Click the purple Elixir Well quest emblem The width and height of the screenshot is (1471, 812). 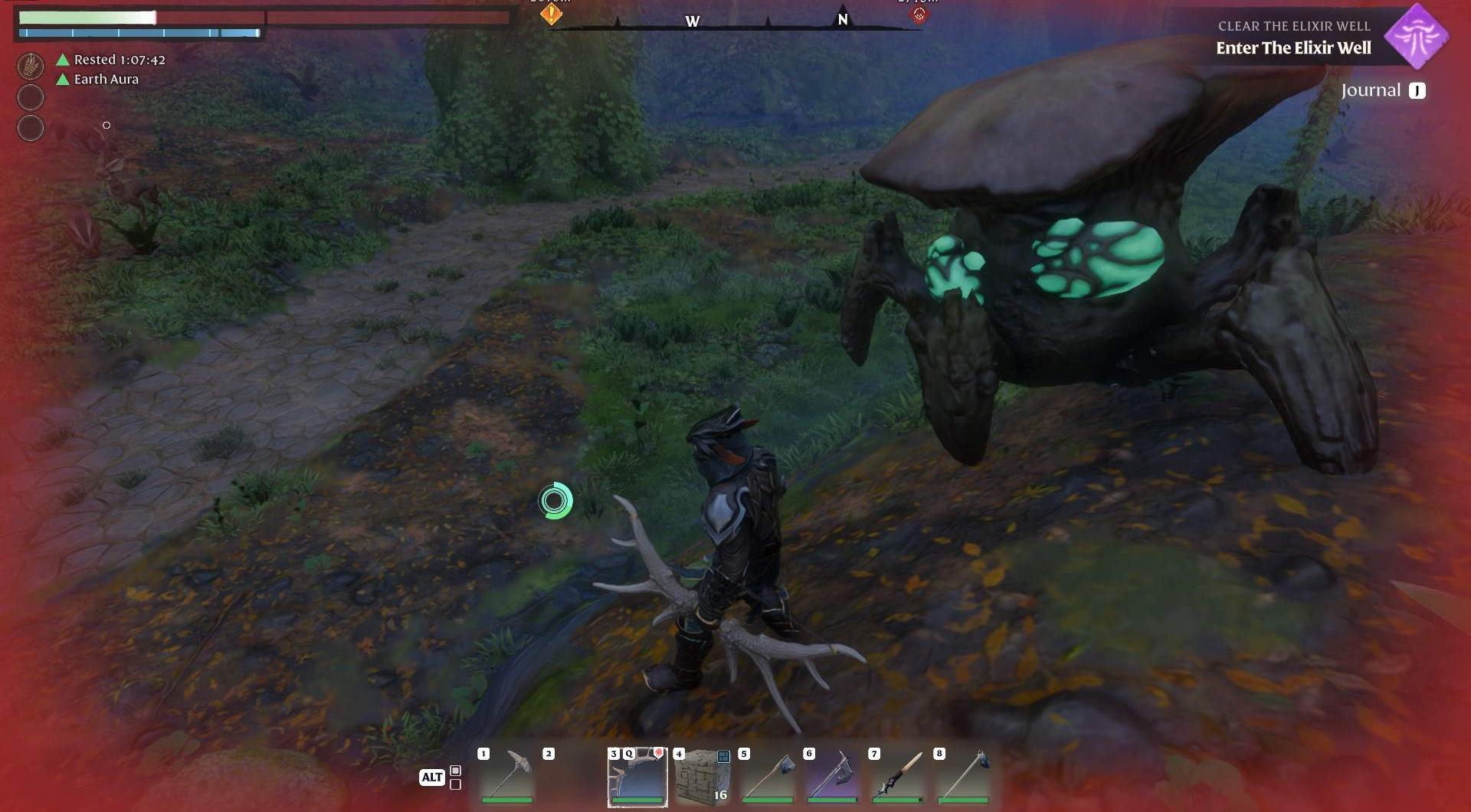point(1417,36)
